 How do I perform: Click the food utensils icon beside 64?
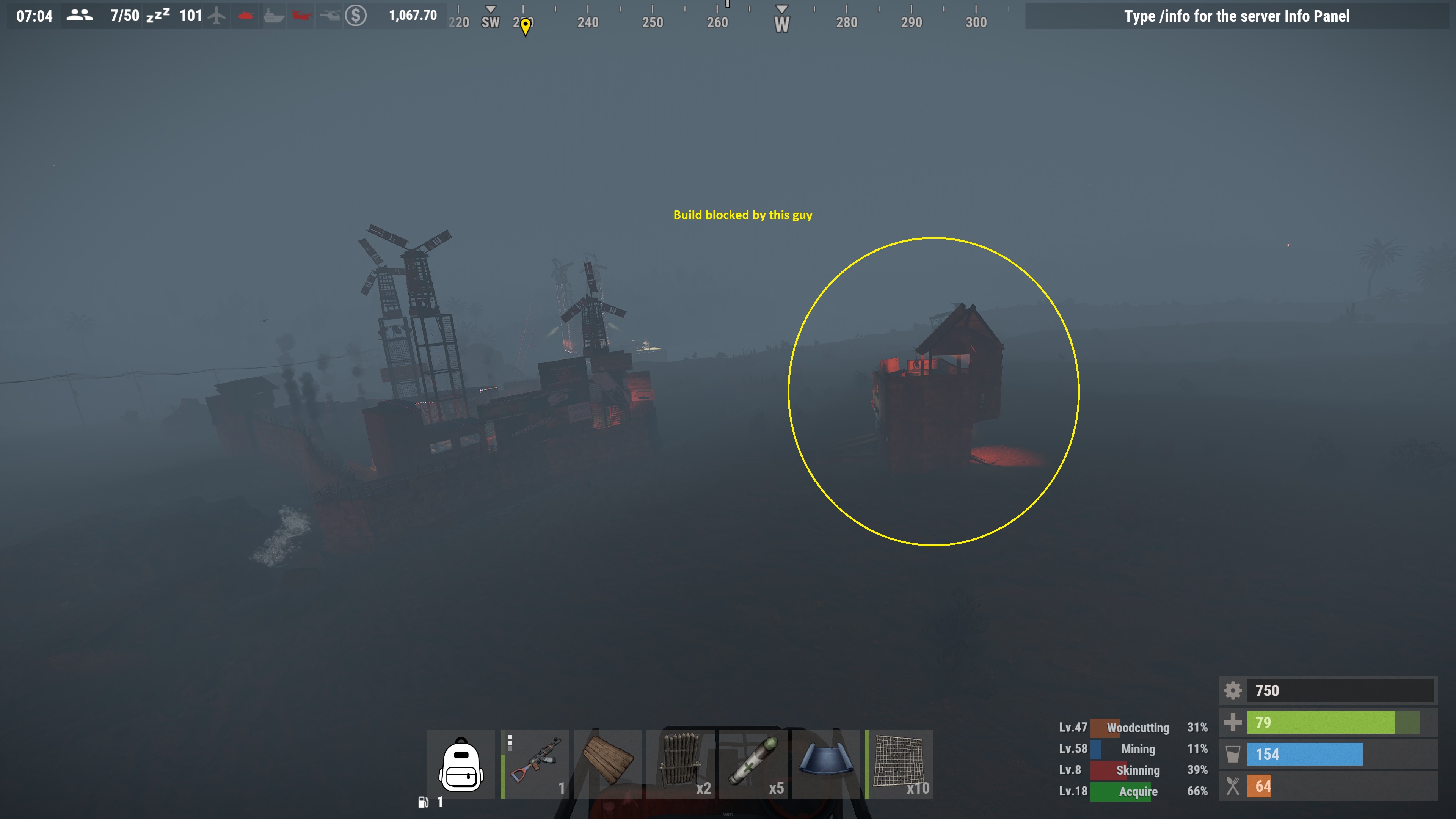point(1233,786)
